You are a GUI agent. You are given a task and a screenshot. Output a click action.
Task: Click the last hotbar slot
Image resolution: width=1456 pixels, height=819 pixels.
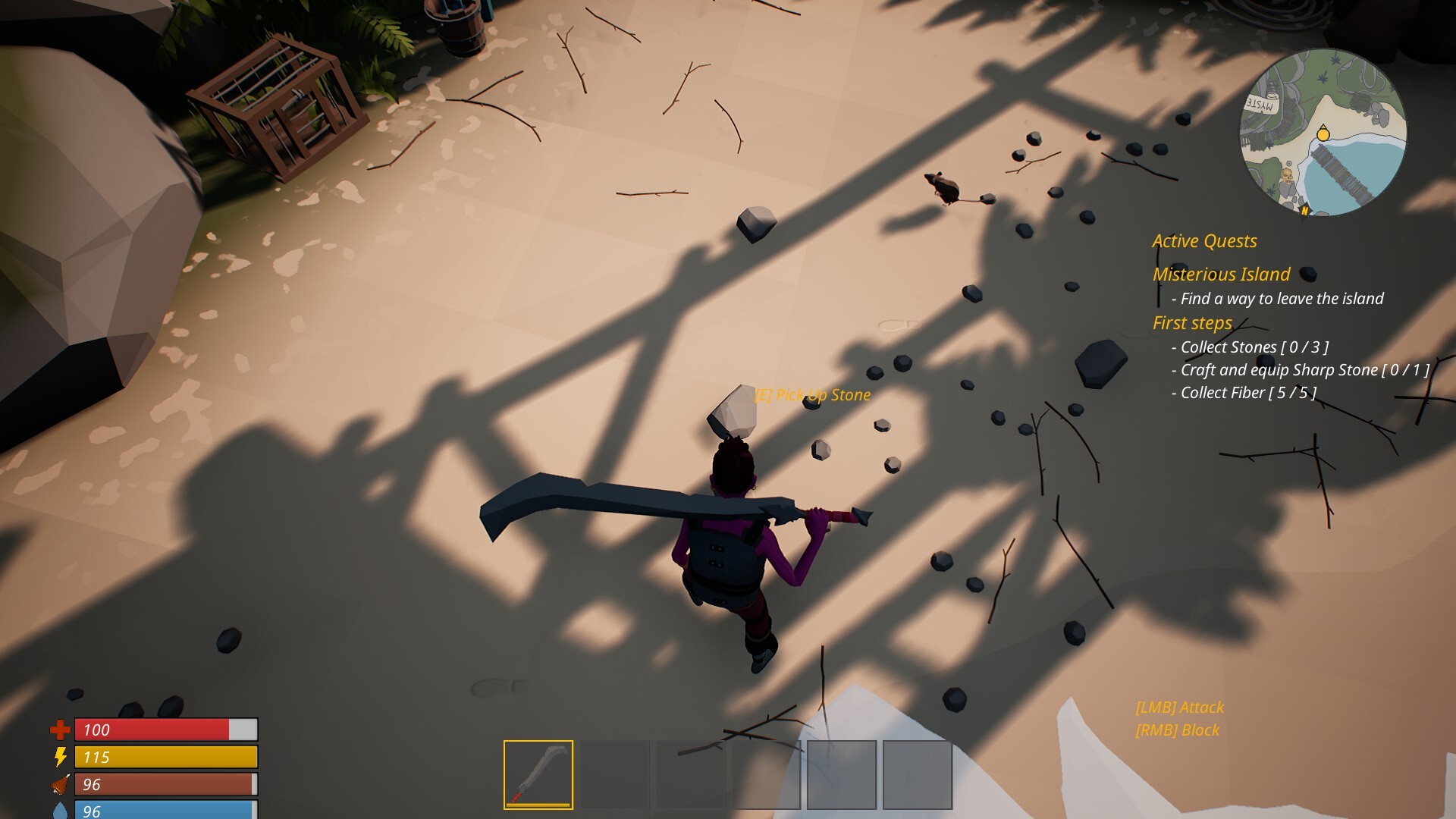[x=918, y=775]
